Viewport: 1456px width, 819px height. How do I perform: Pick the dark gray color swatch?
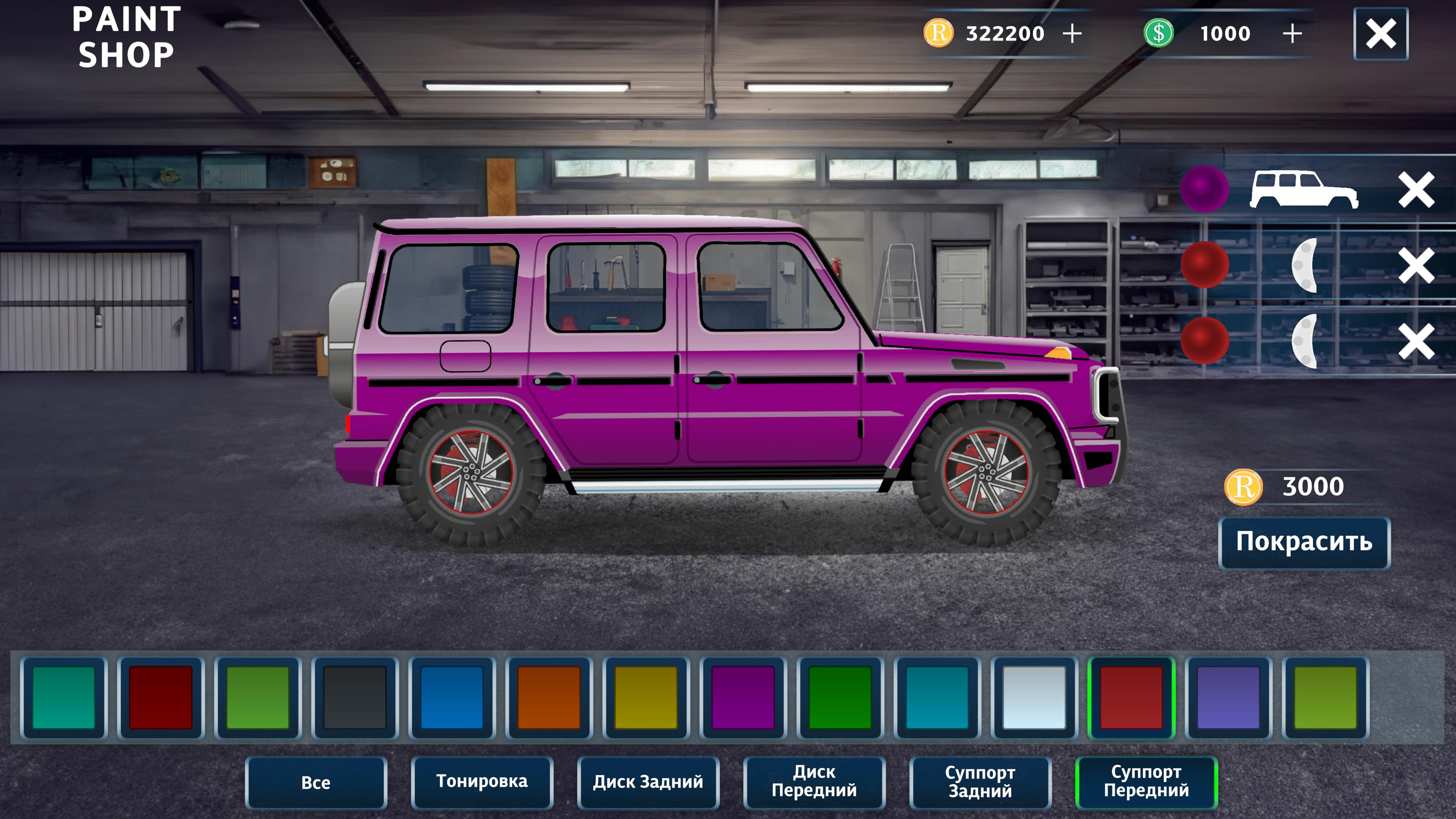[355, 698]
